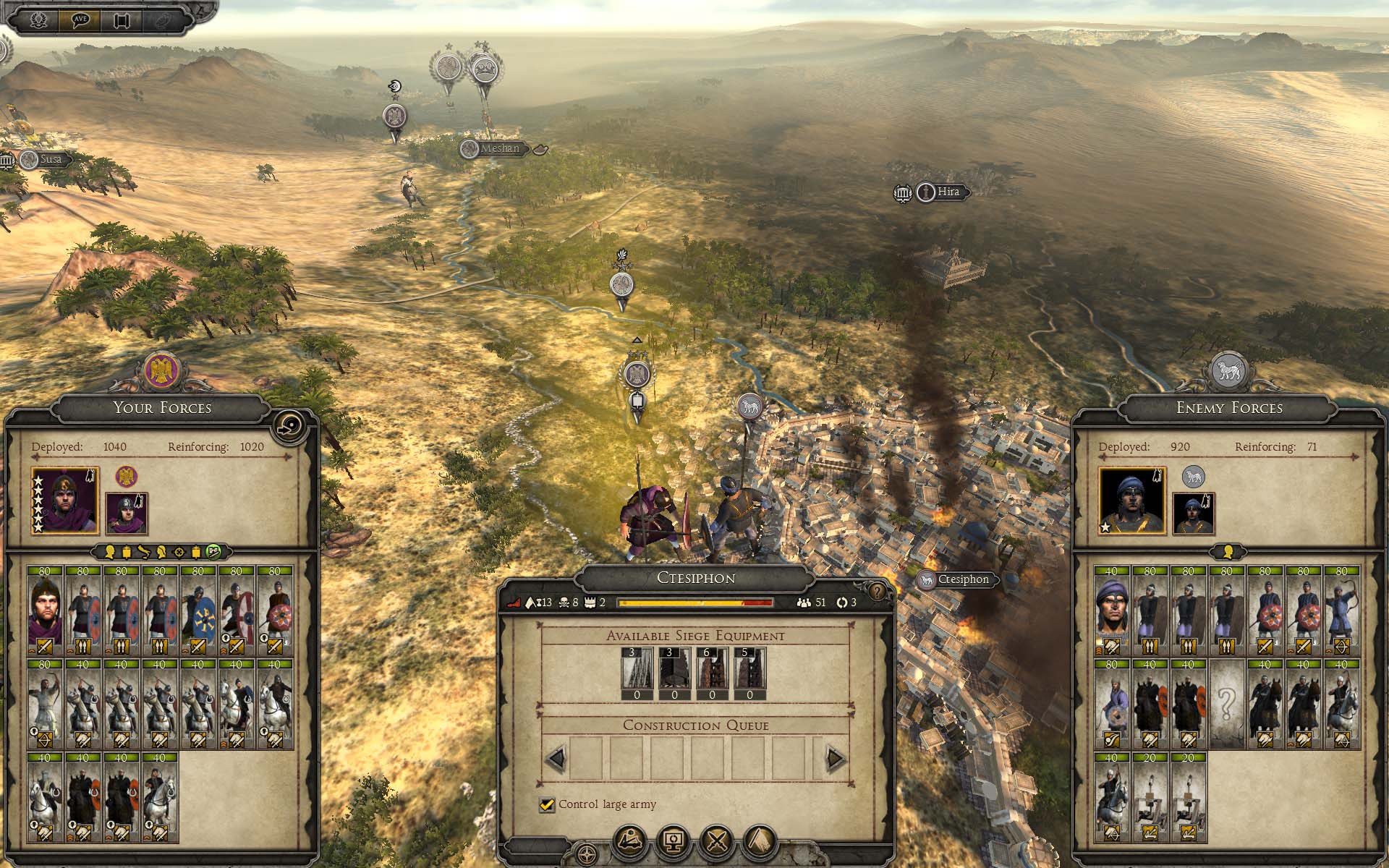Click the Hira settlement map label

(x=948, y=192)
